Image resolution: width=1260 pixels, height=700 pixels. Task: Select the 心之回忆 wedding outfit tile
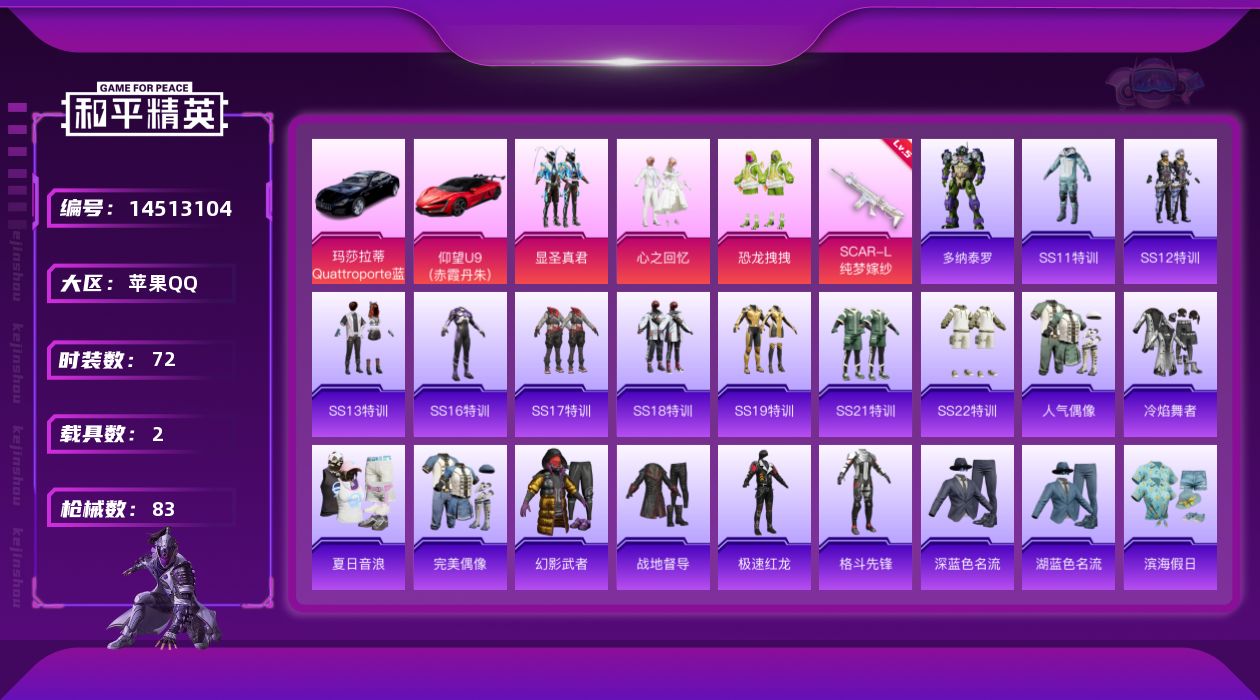click(663, 211)
